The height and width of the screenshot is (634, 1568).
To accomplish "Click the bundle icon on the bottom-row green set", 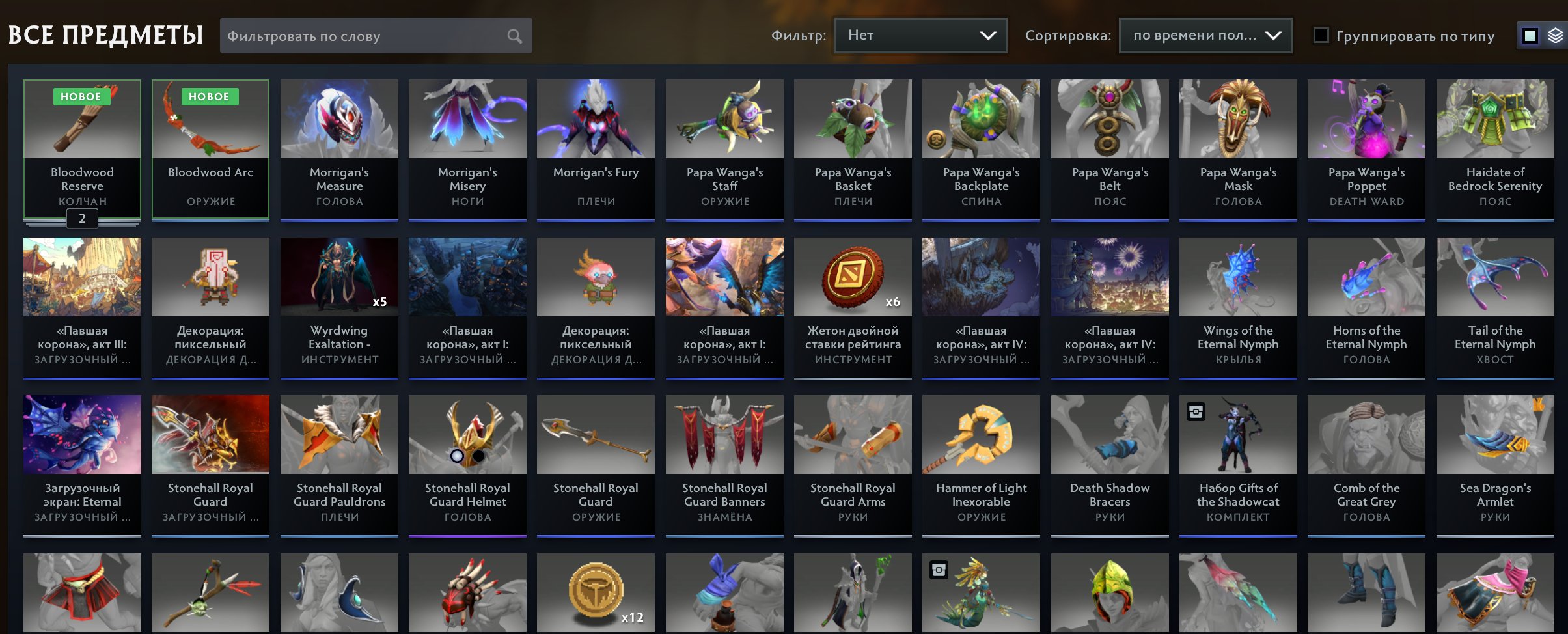I will (x=938, y=570).
